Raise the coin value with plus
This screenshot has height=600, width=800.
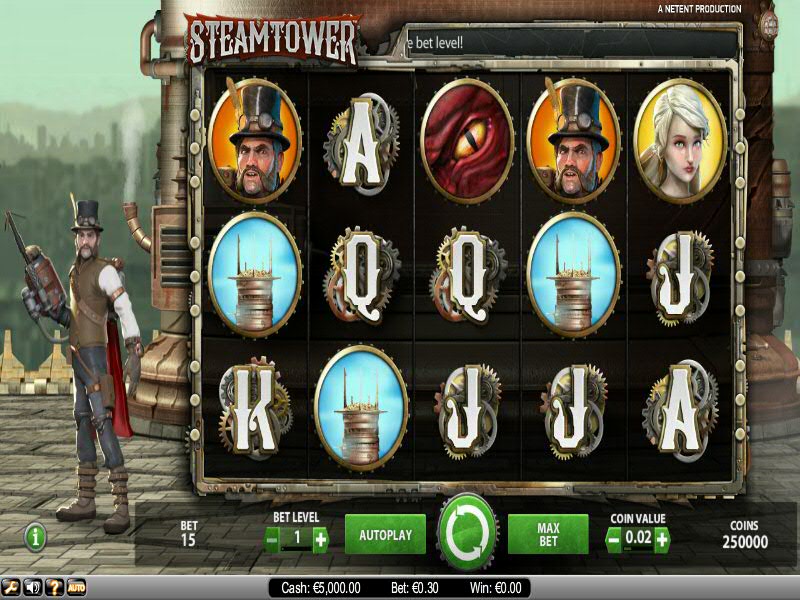[661, 539]
